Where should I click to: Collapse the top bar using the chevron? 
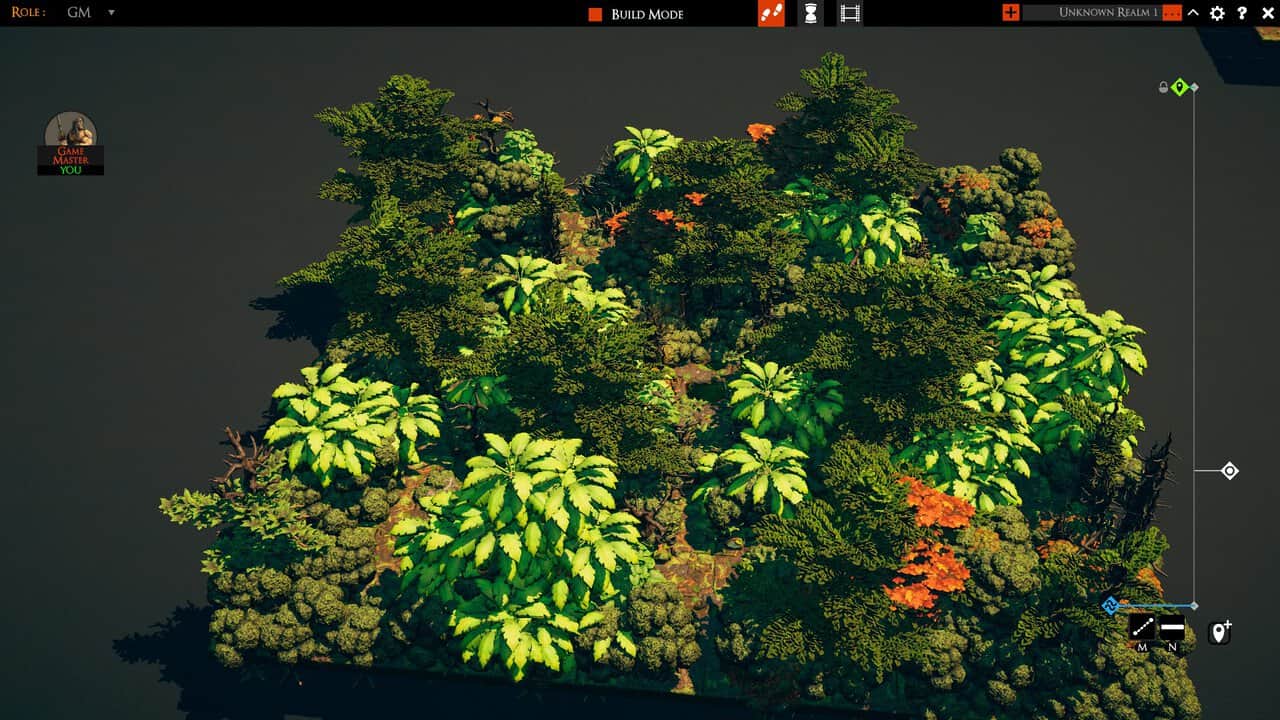tap(1192, 13)
